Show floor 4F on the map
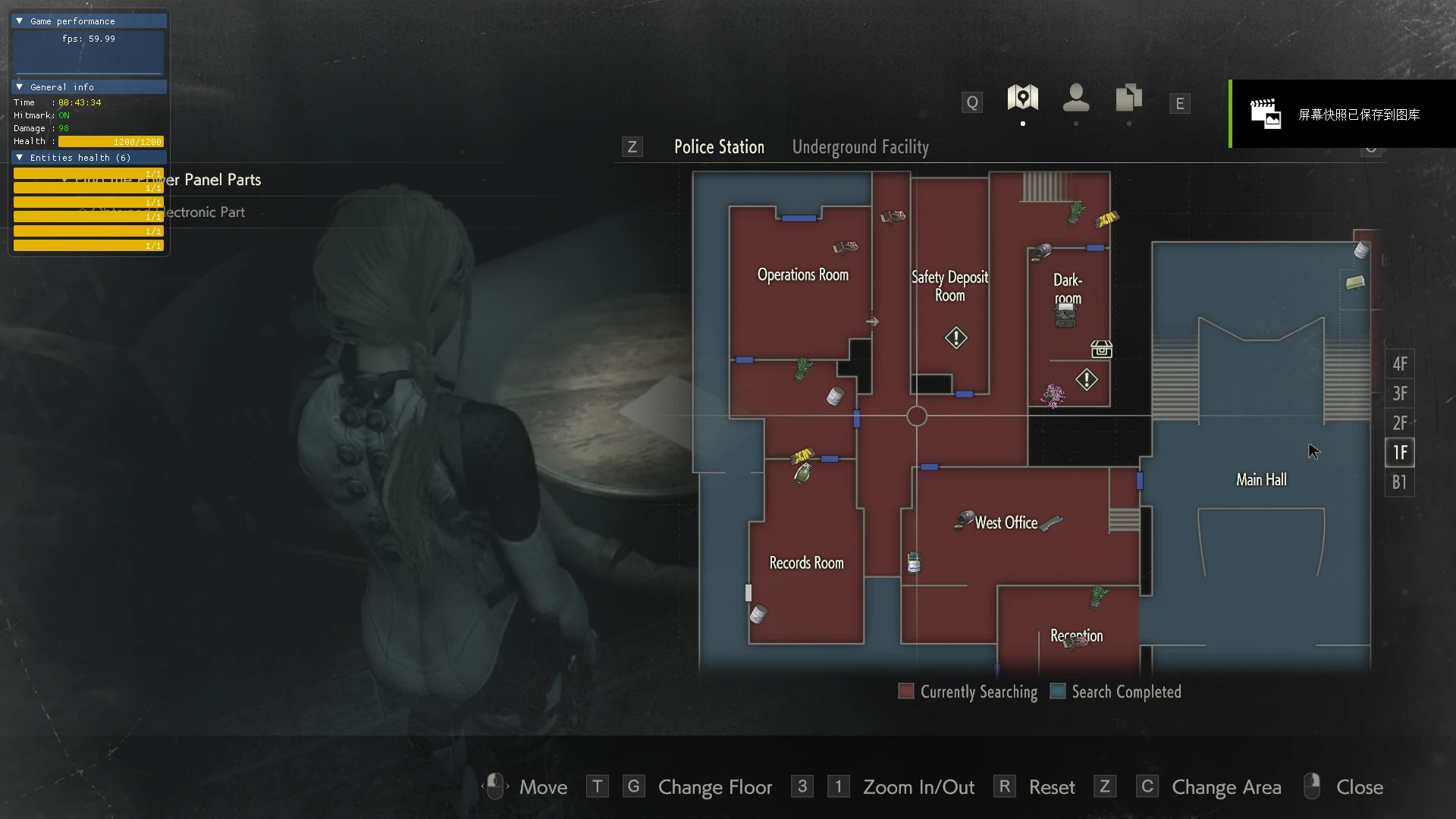 pos(1399,364)
